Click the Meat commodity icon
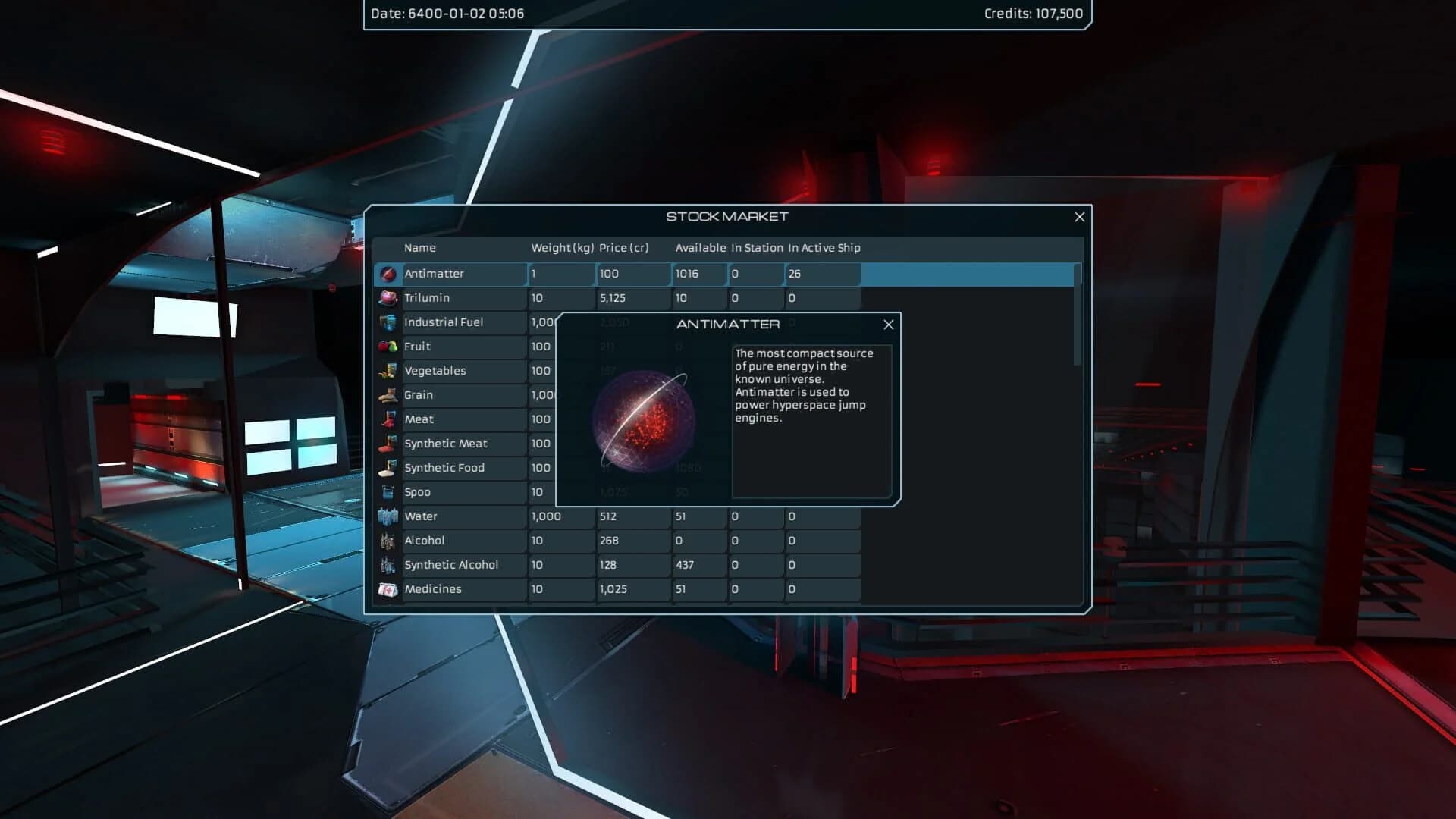This screenshot has width=1456, height=819. tap(388, 419)
